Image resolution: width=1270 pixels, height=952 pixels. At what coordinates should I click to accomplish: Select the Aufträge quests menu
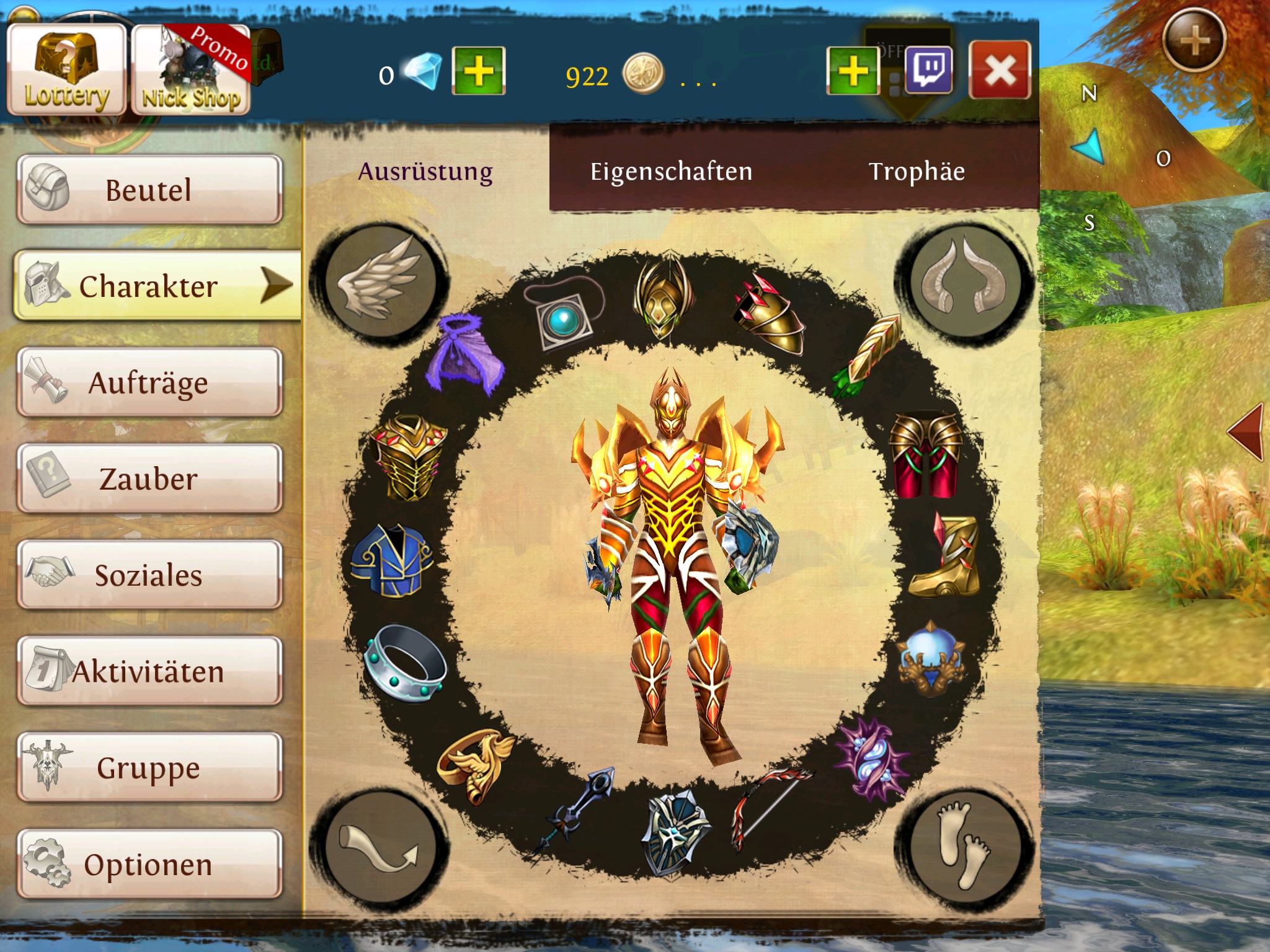[149, 382]
